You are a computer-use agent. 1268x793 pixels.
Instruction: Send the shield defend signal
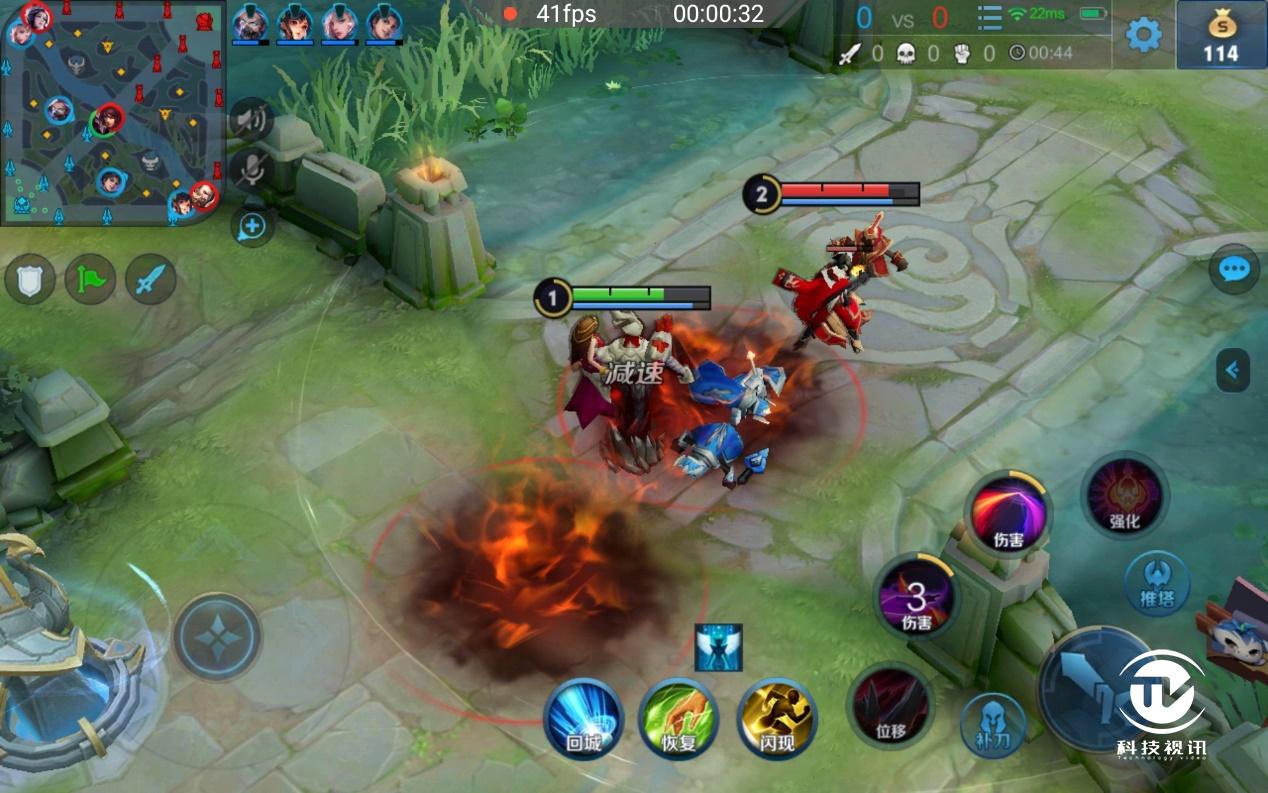[30, 279]
